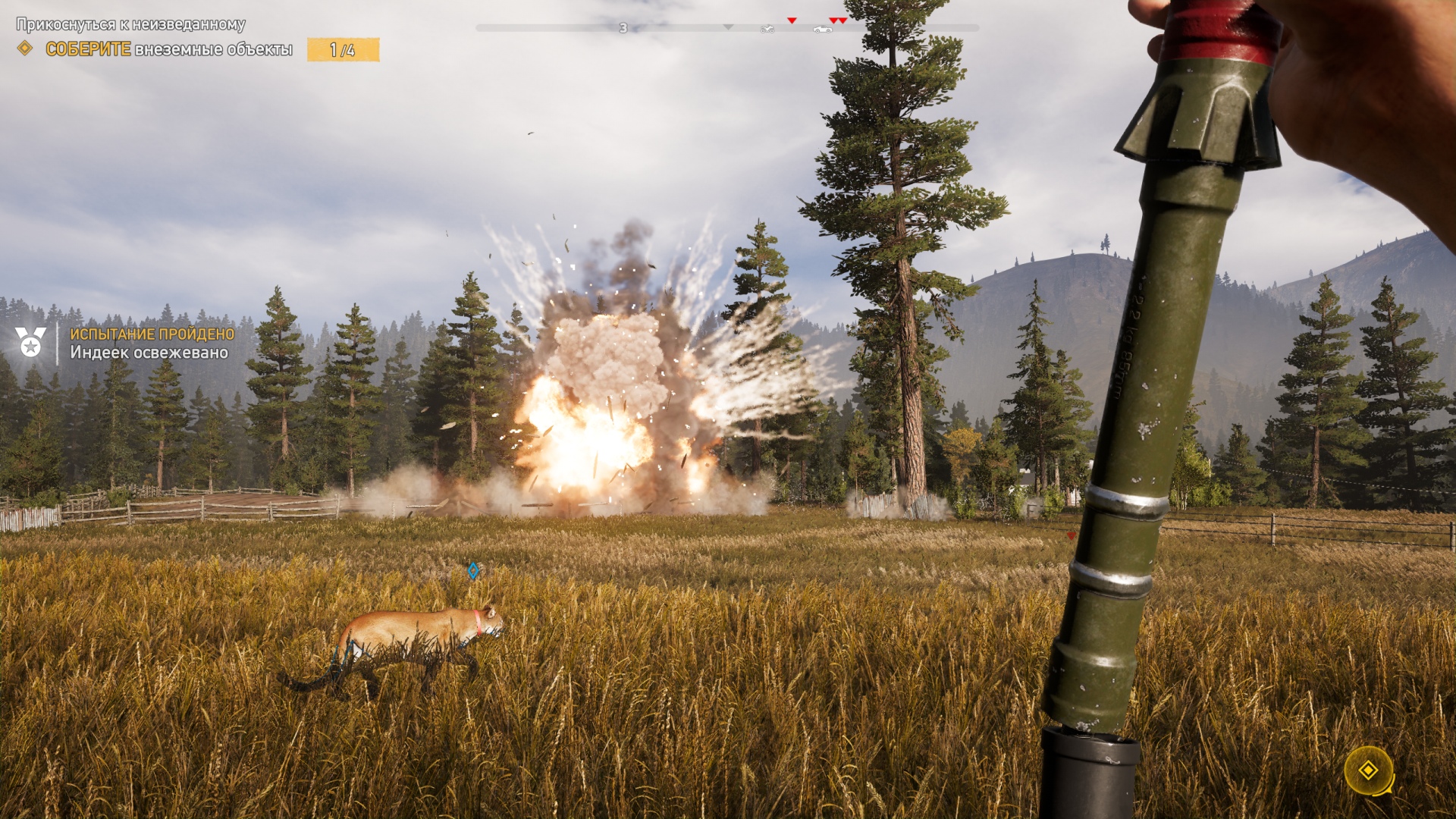Screen dimensions: 1456x819
Task: Select the quest title "Прикоснуться к неизведанному"
Action: pyautogui.click(x=130, y=24)
